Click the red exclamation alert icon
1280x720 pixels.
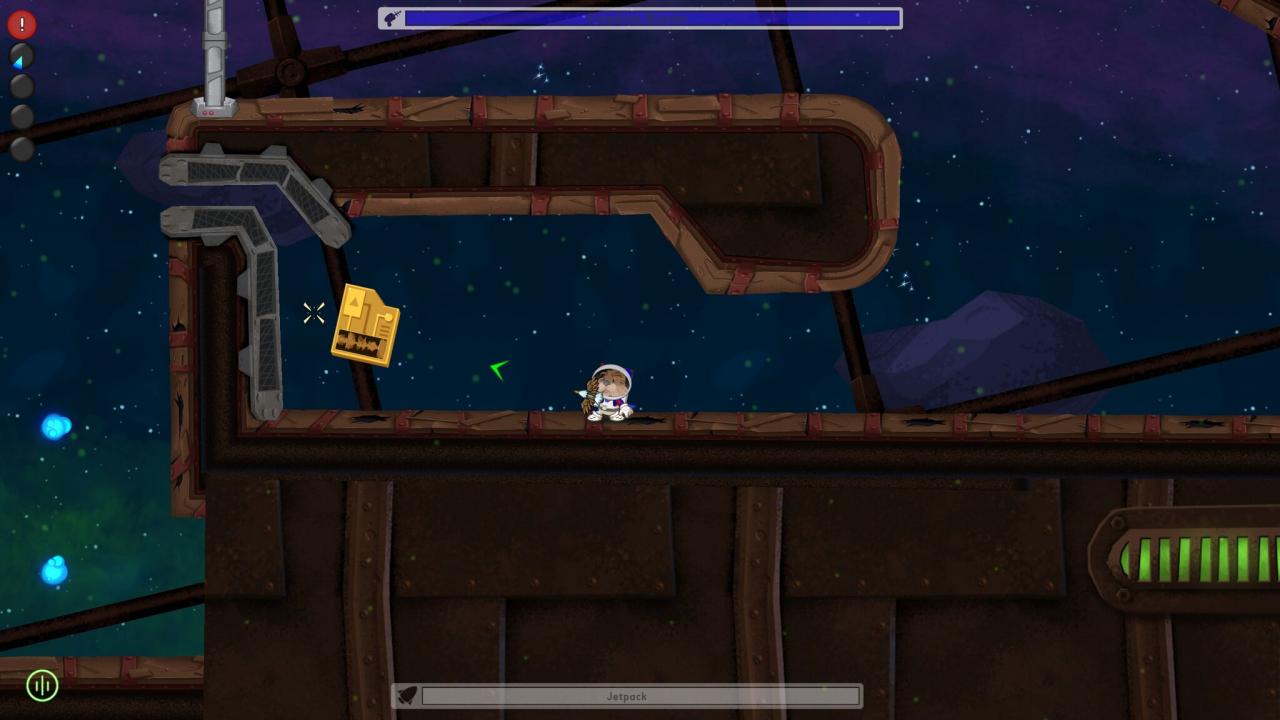pos(21,23)
